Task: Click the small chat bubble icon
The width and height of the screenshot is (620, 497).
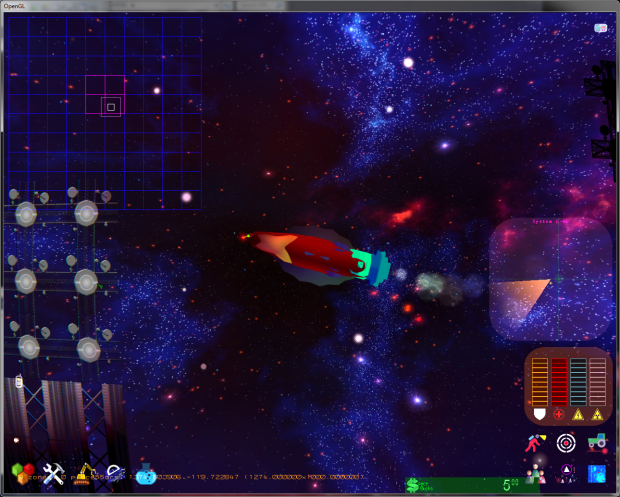Action: point(600,29)
